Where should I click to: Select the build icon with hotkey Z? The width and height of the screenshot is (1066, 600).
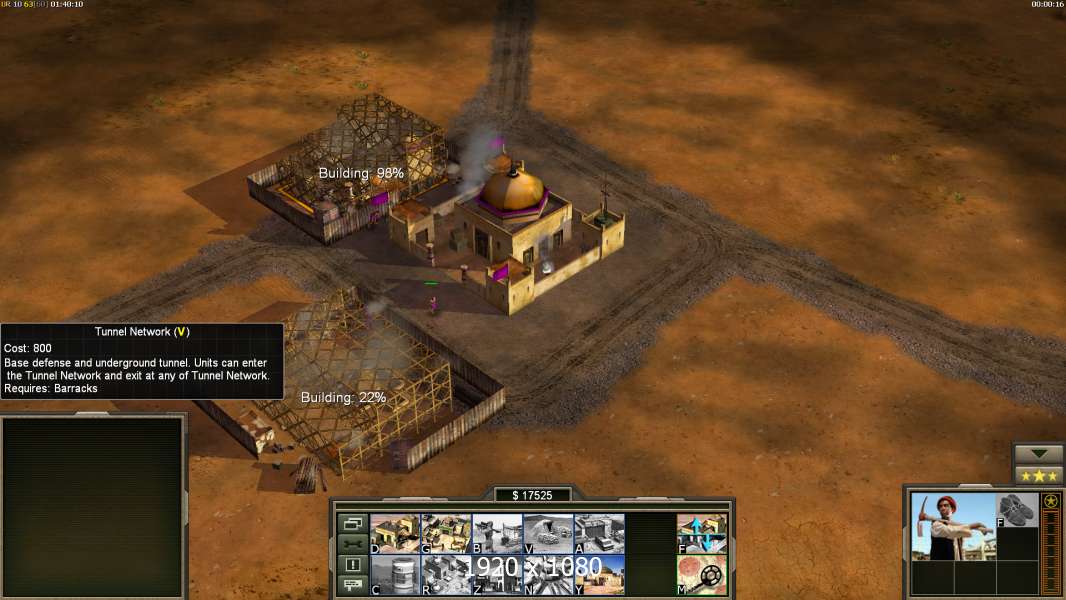tap(497, 575)
